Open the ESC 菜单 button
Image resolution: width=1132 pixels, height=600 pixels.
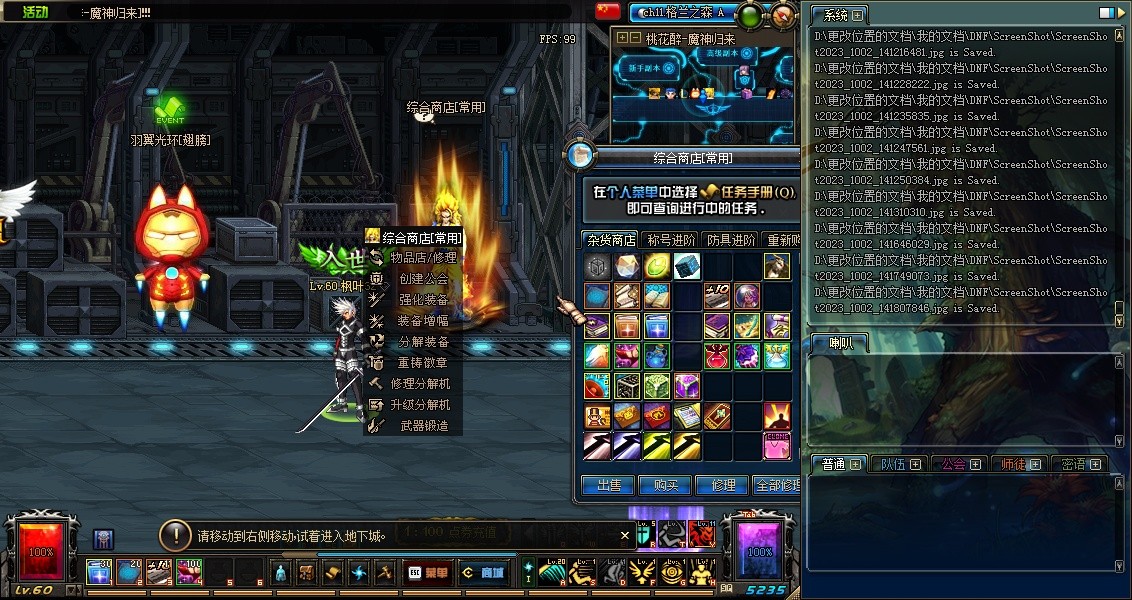click(428, 573)
